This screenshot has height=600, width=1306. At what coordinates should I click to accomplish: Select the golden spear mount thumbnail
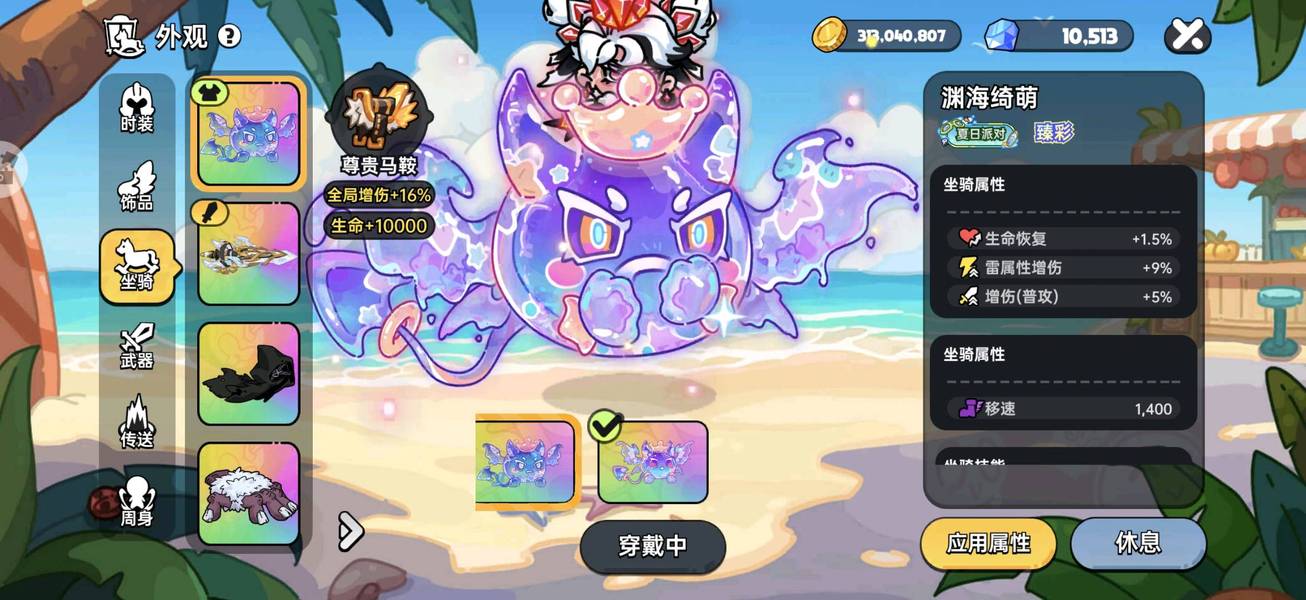point(248,254)
